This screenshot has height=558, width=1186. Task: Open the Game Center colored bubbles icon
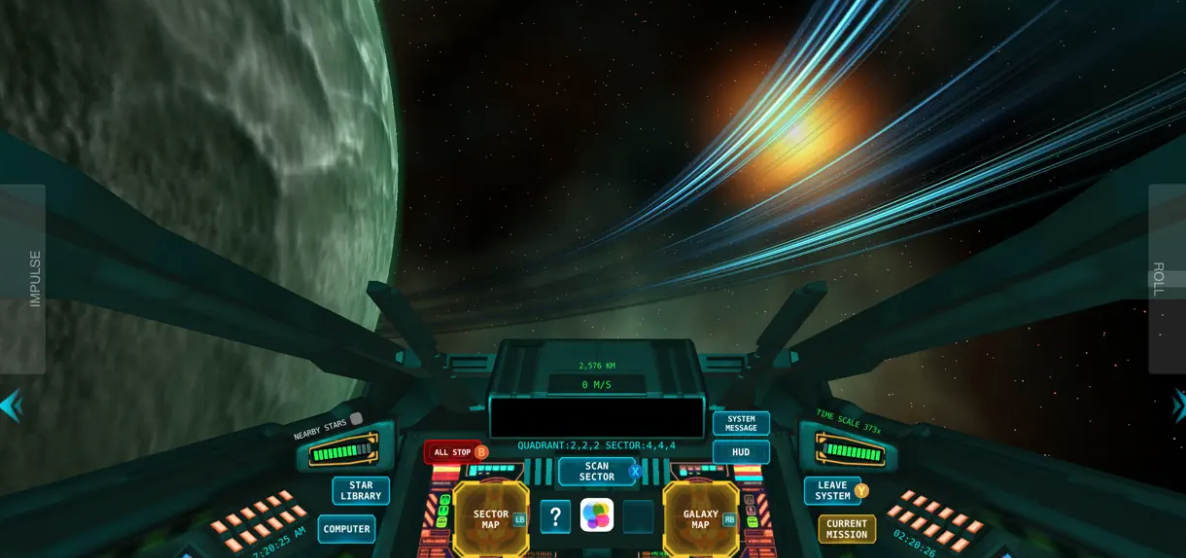click(x=597, y=516)
